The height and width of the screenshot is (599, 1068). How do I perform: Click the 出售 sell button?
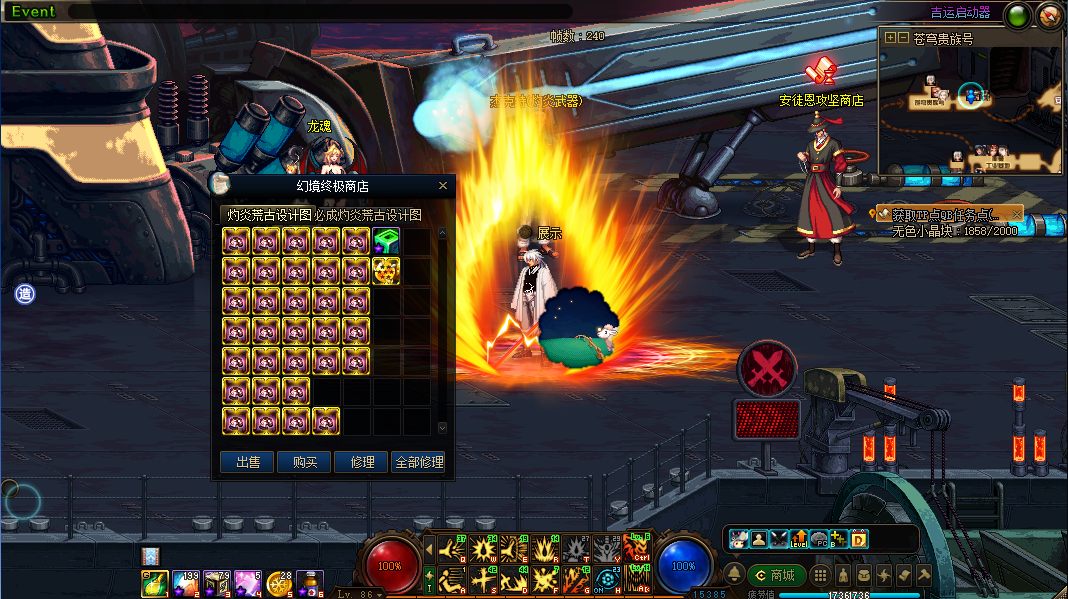click(248, 462)
